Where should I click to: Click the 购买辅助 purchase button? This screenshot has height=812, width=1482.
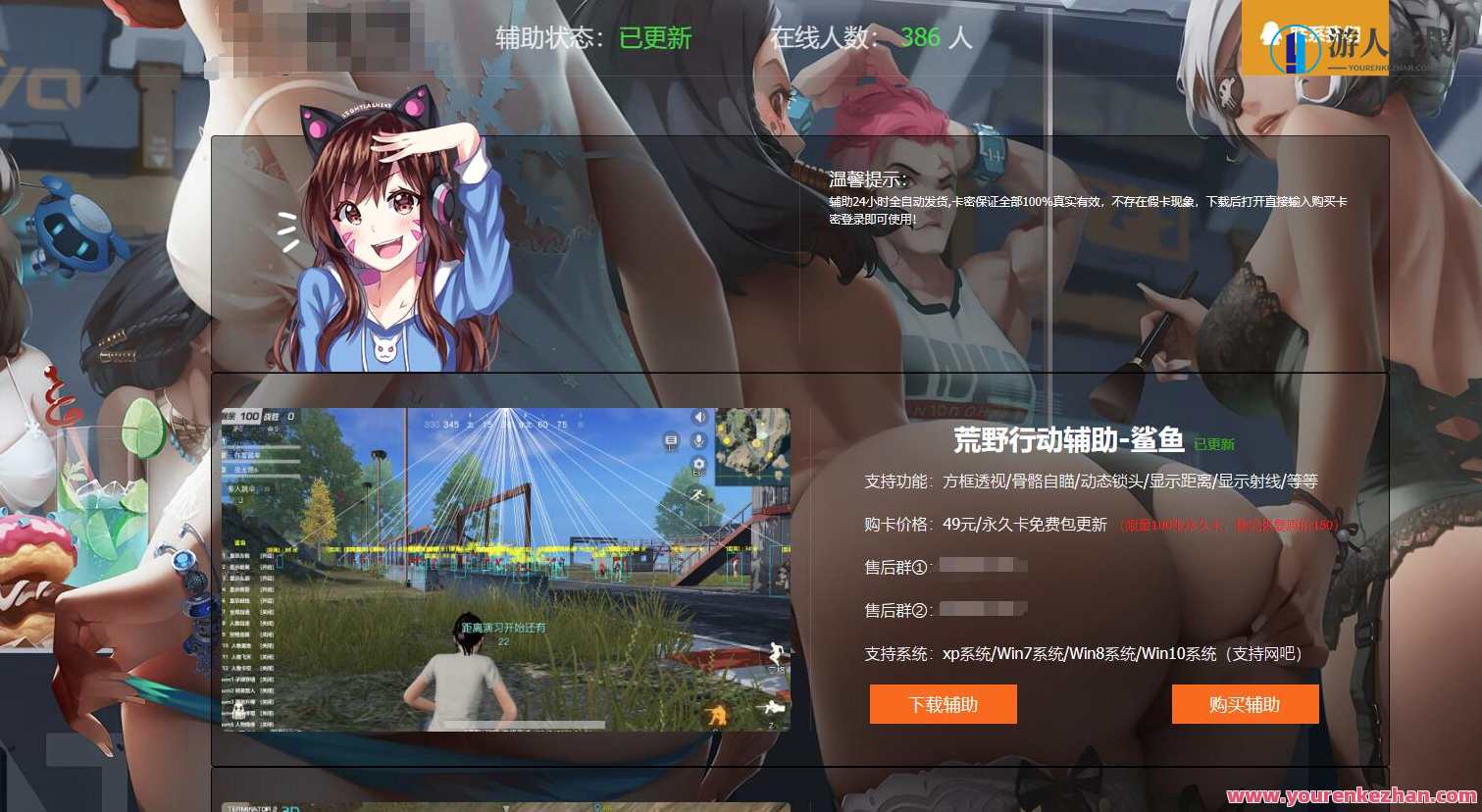(1245, 703)
